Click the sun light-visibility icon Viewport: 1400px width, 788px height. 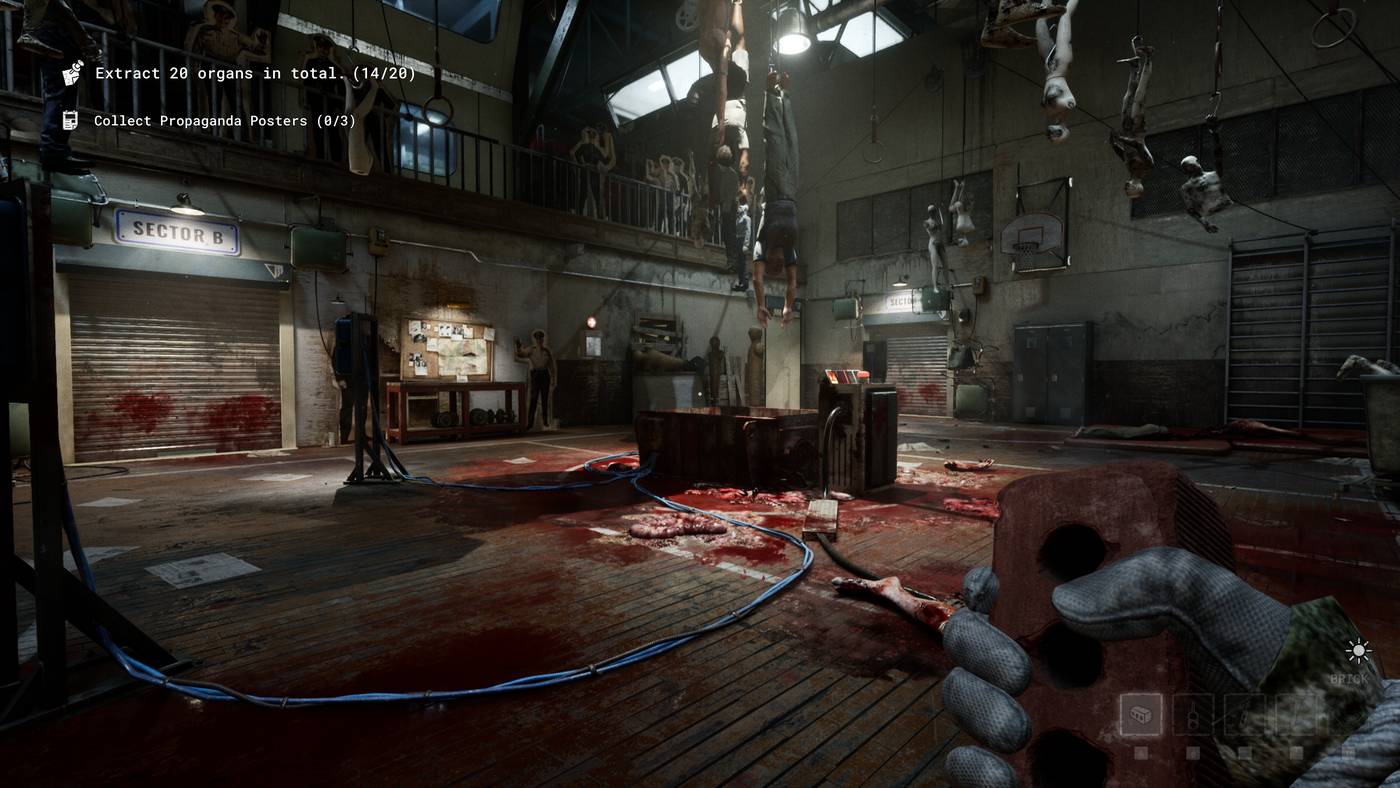[1358, 652]
